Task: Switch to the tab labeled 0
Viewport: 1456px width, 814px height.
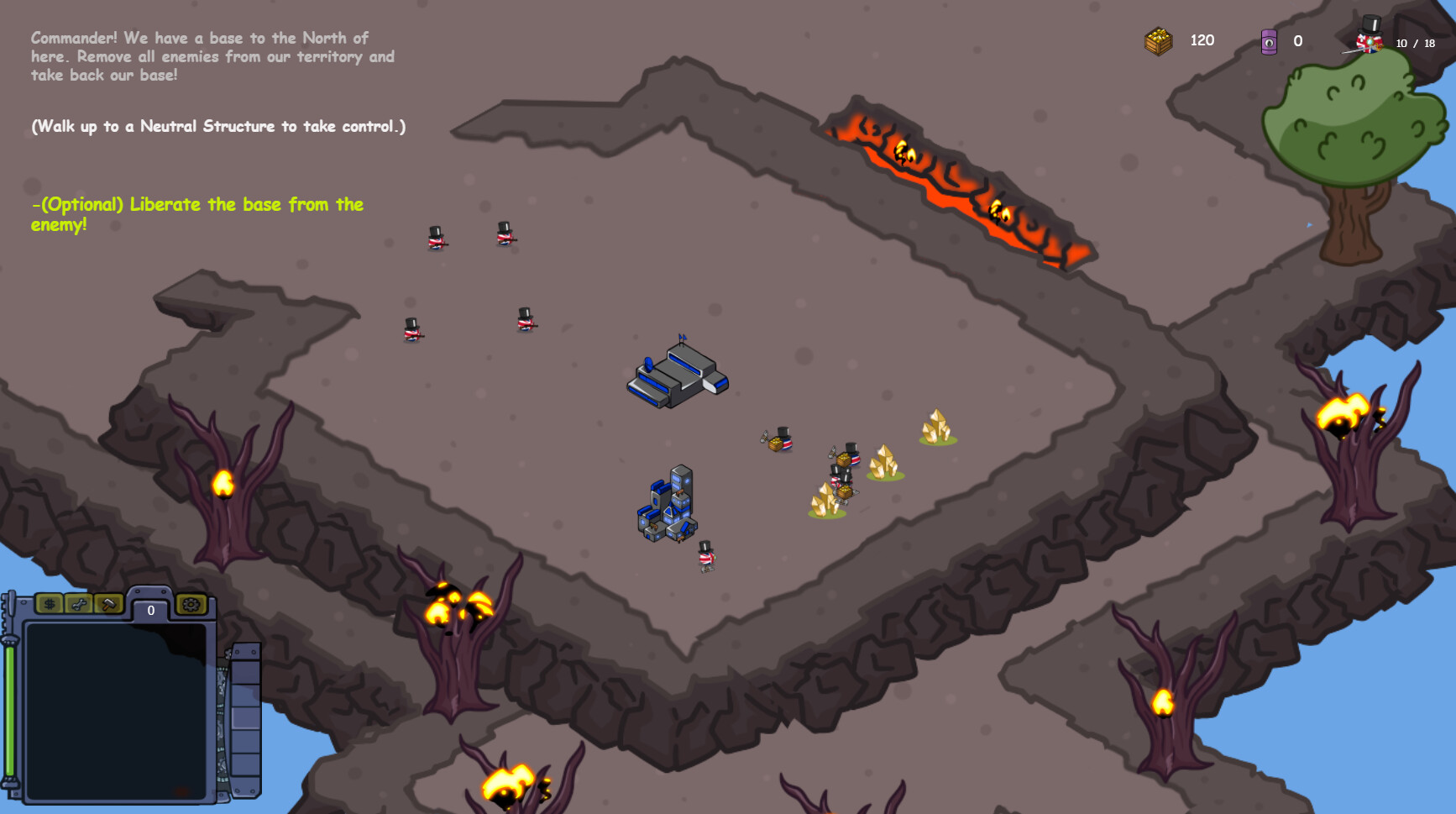Action: coord(151,609)
